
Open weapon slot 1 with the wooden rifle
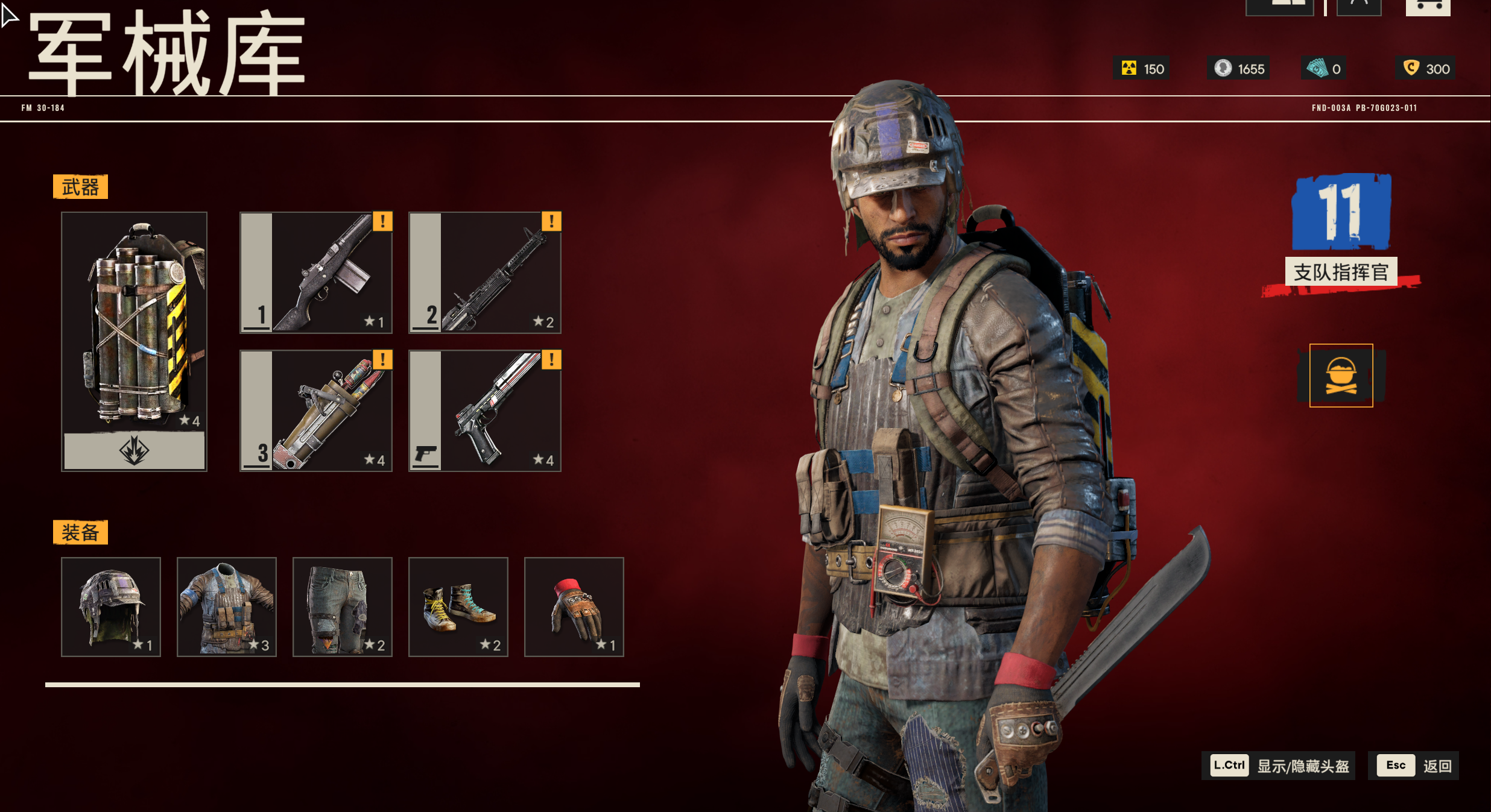(x=316, y=272)
